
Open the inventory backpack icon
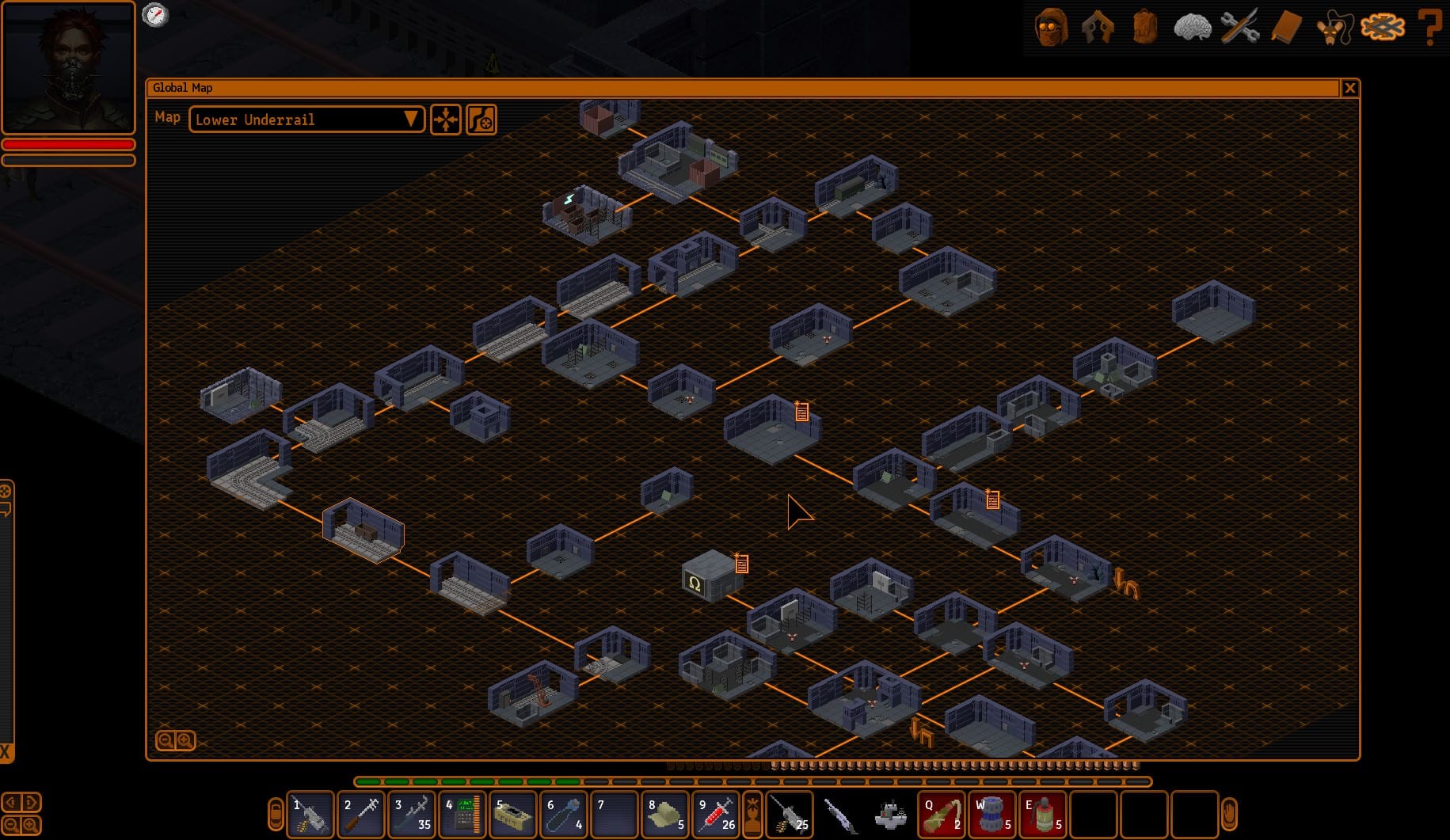coord(1144,28)
